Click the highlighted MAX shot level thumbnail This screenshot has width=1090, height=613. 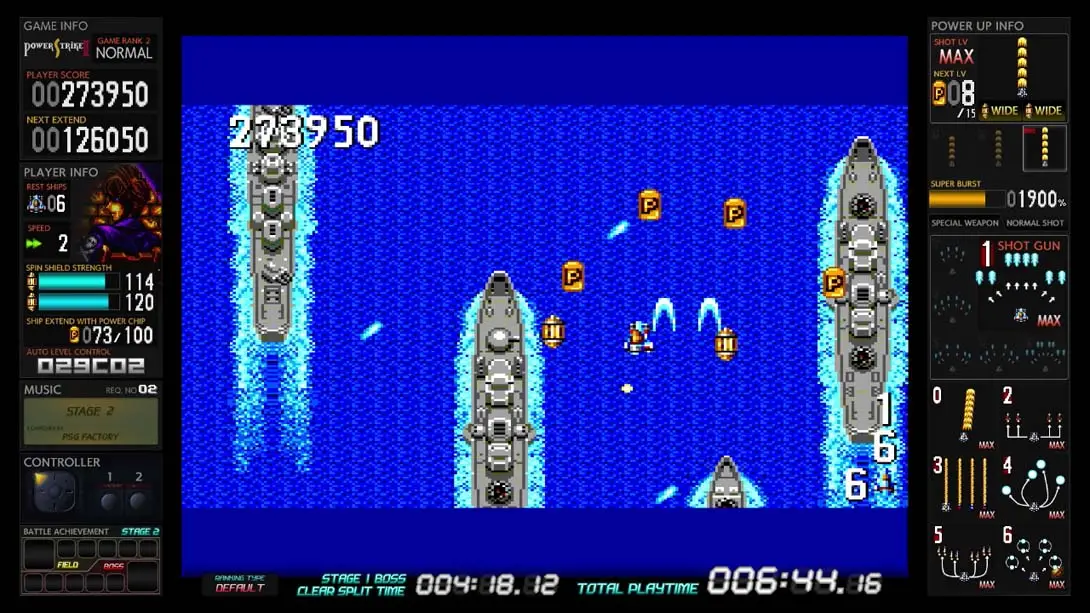pyautogui.click(x=1044, y=147)
